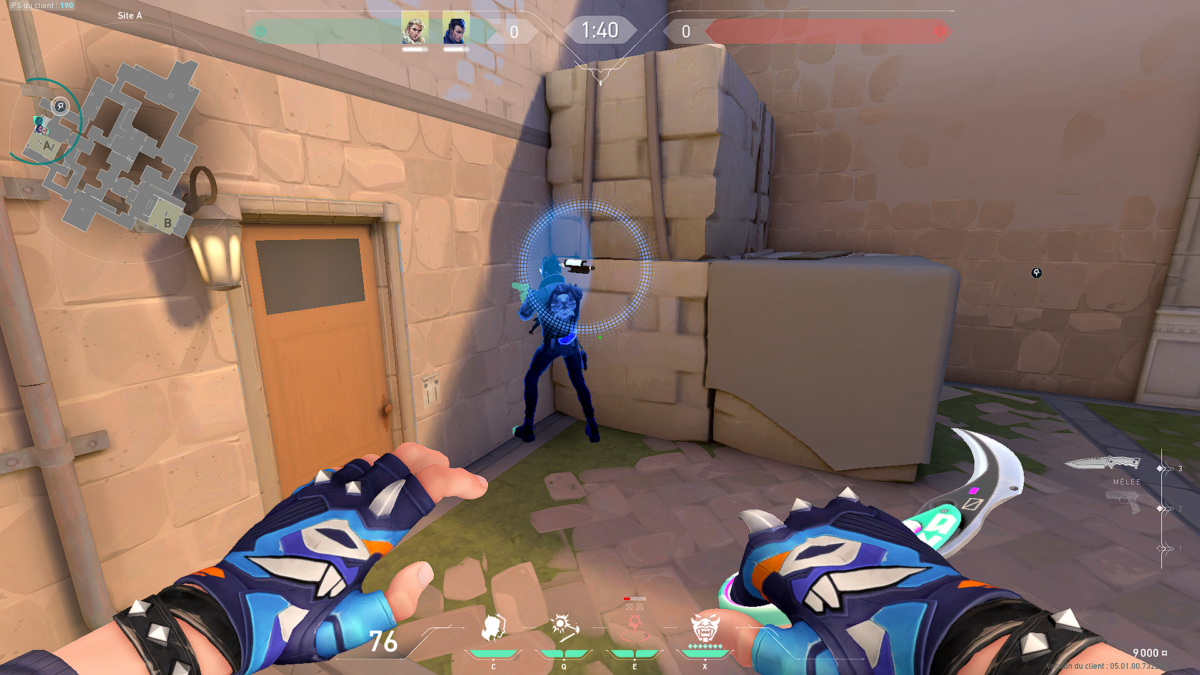Activate the Dimensional Drift mask ultimate (X)
This screenshot has width=1200, height=675.
tap(705, 628)
